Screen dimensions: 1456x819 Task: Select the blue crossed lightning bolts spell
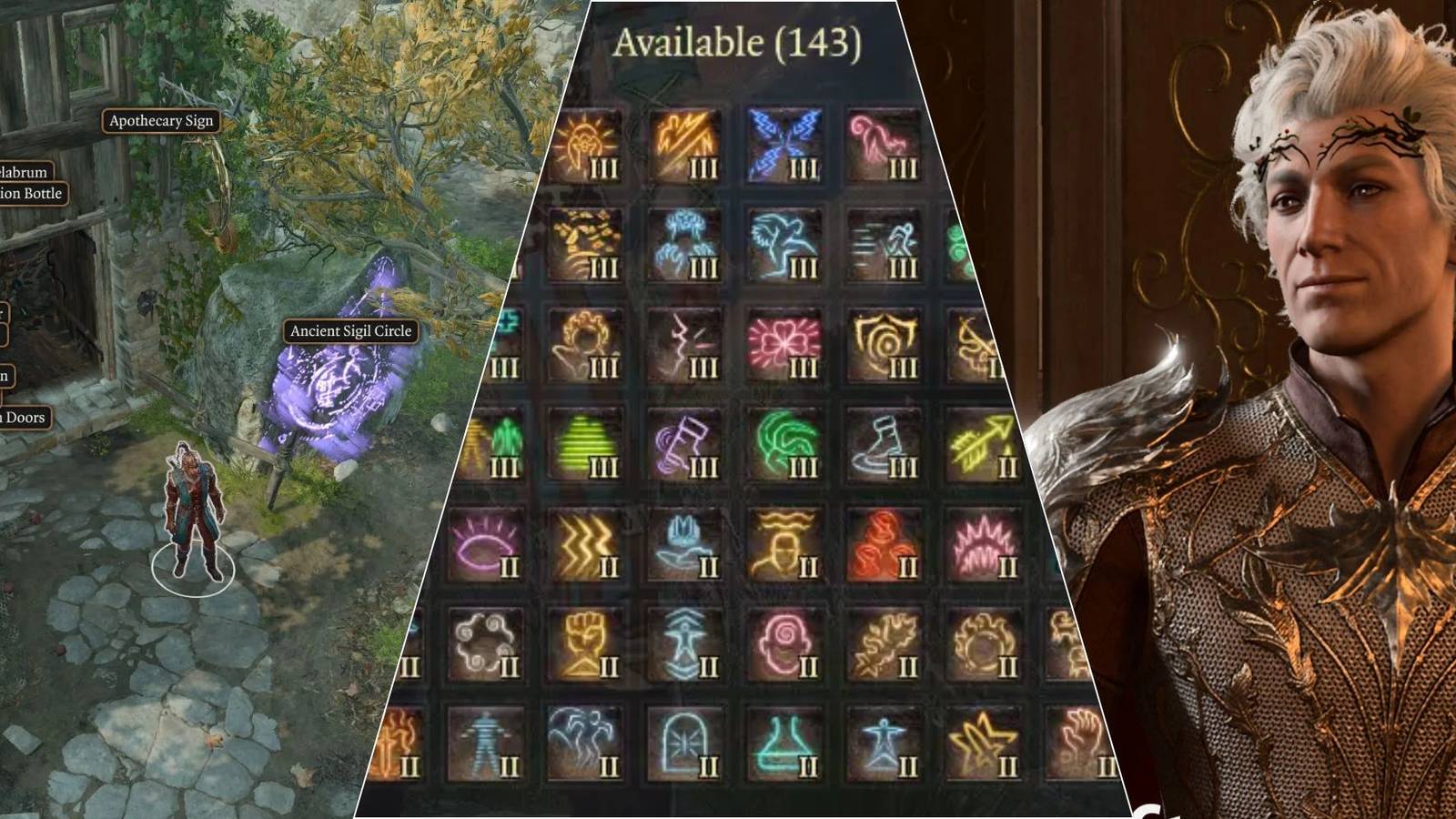click(x=784, y=145)
